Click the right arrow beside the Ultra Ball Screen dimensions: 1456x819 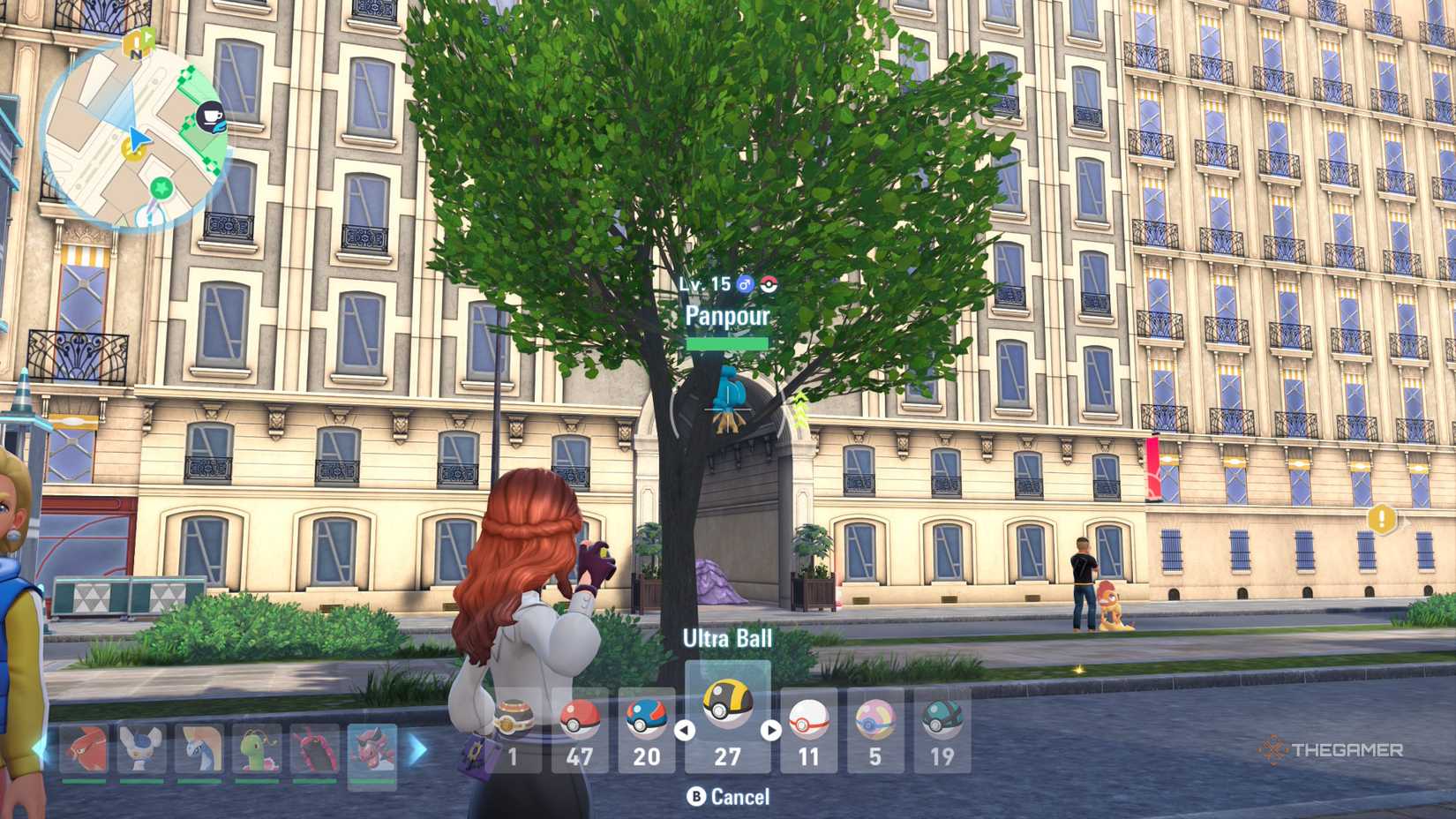(770, 729)
